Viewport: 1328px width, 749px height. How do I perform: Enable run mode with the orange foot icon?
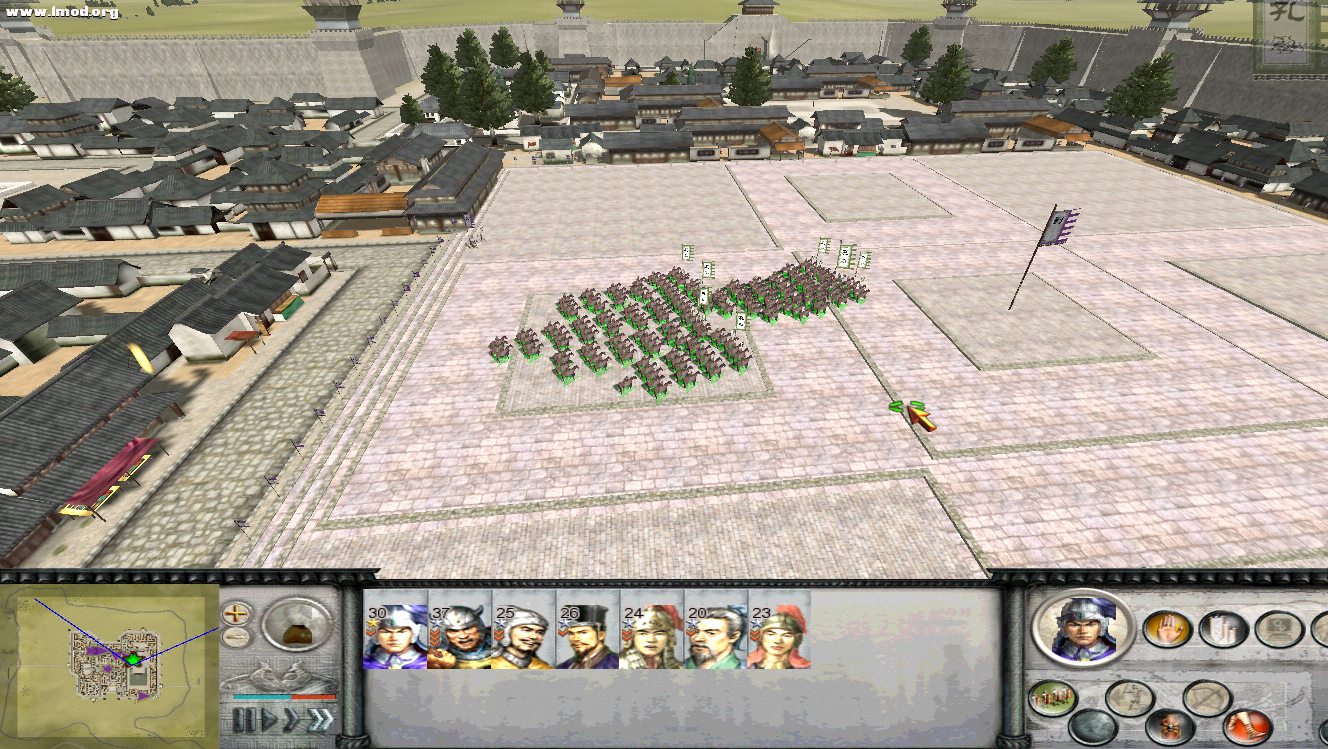pos(1247,726)
